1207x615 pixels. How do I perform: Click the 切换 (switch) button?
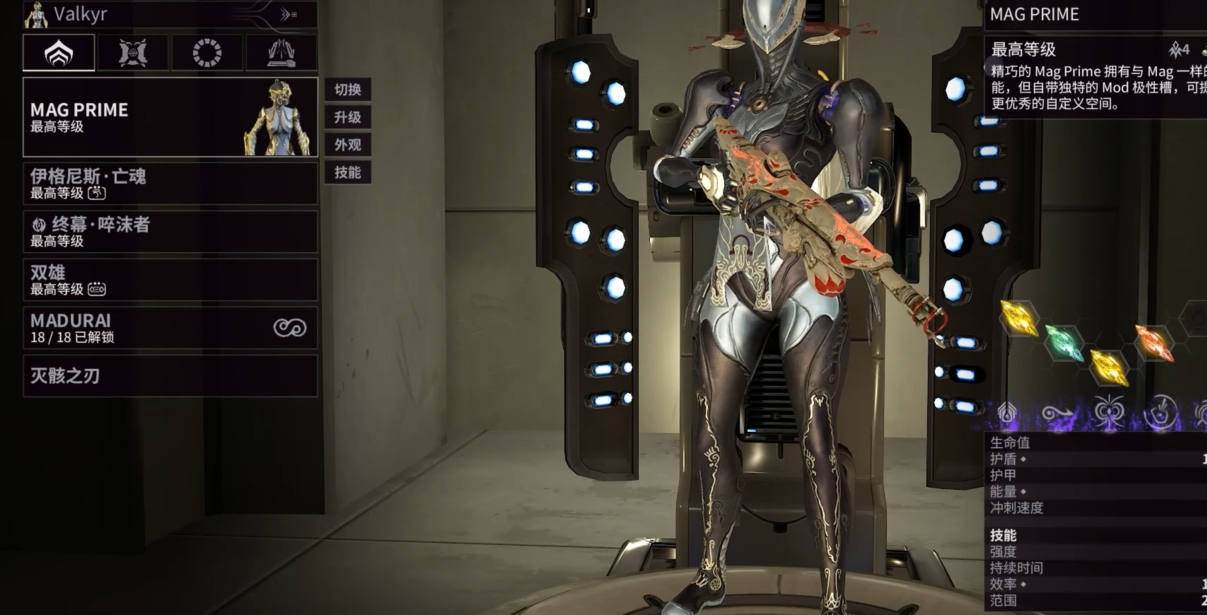[347, 89]
